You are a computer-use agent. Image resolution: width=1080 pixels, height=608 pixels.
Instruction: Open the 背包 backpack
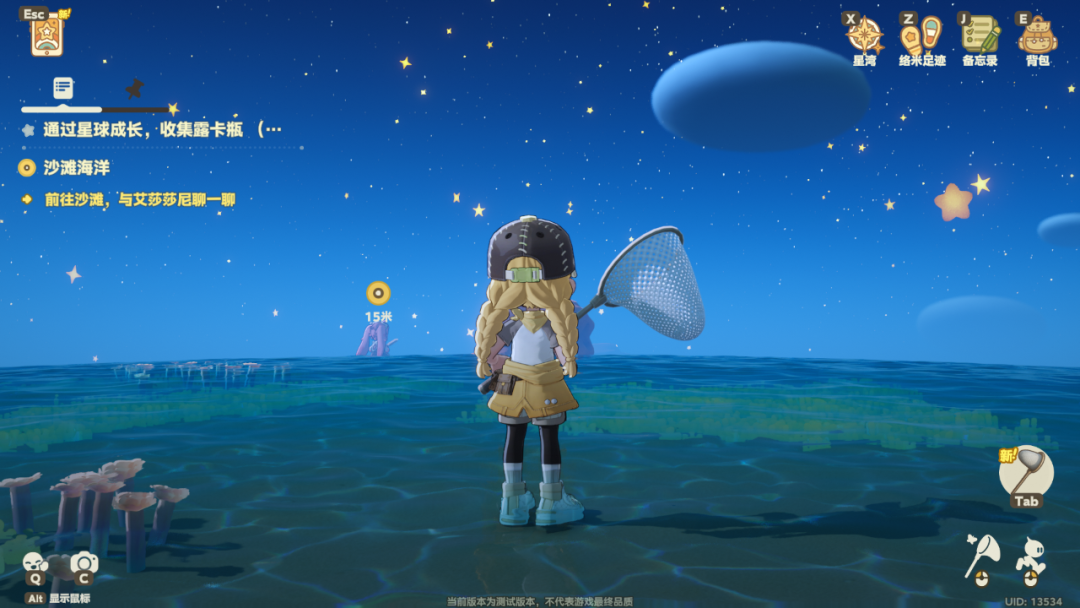[1037, 36]
